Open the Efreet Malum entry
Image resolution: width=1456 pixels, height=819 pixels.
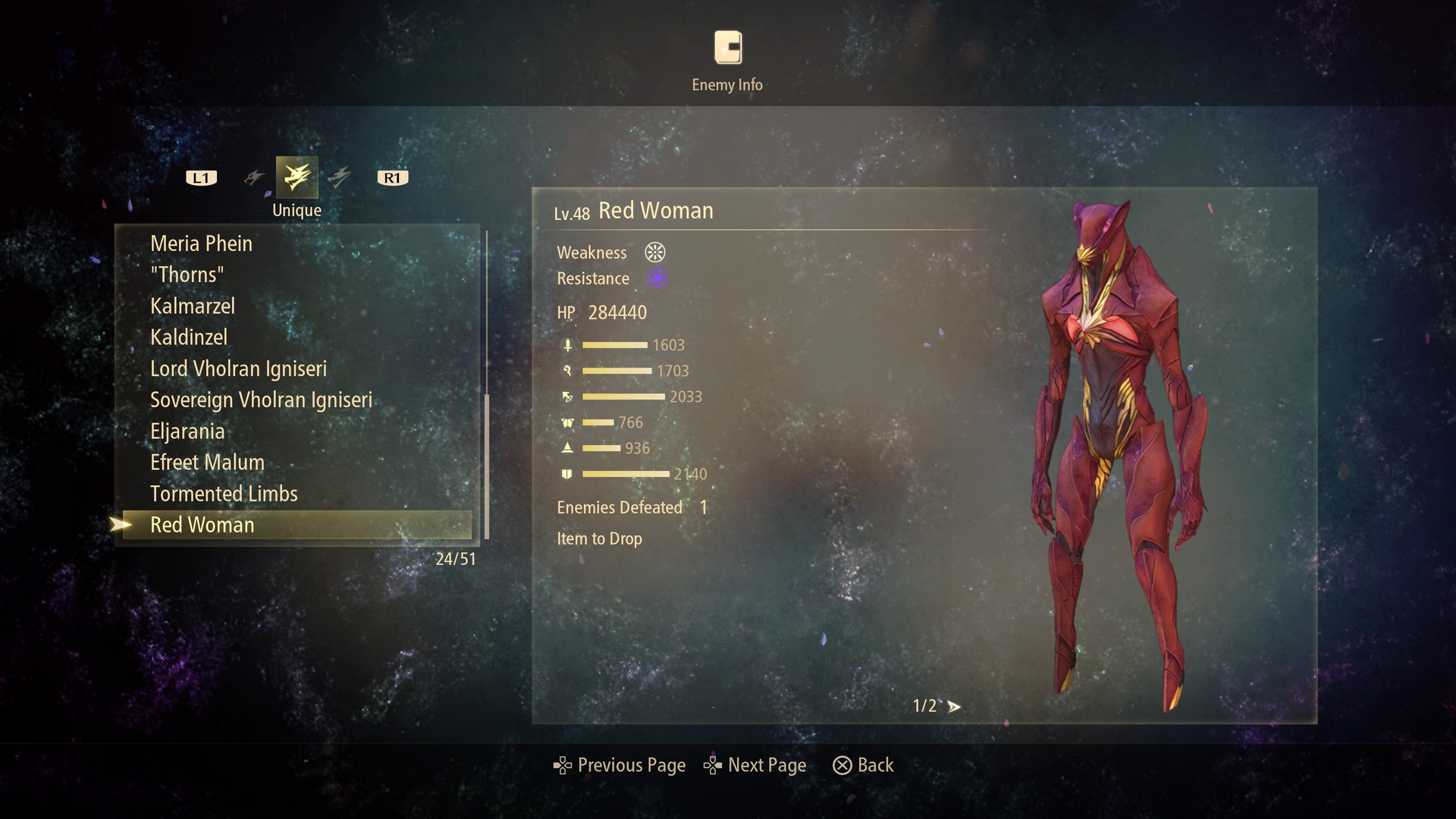[207, 463]
